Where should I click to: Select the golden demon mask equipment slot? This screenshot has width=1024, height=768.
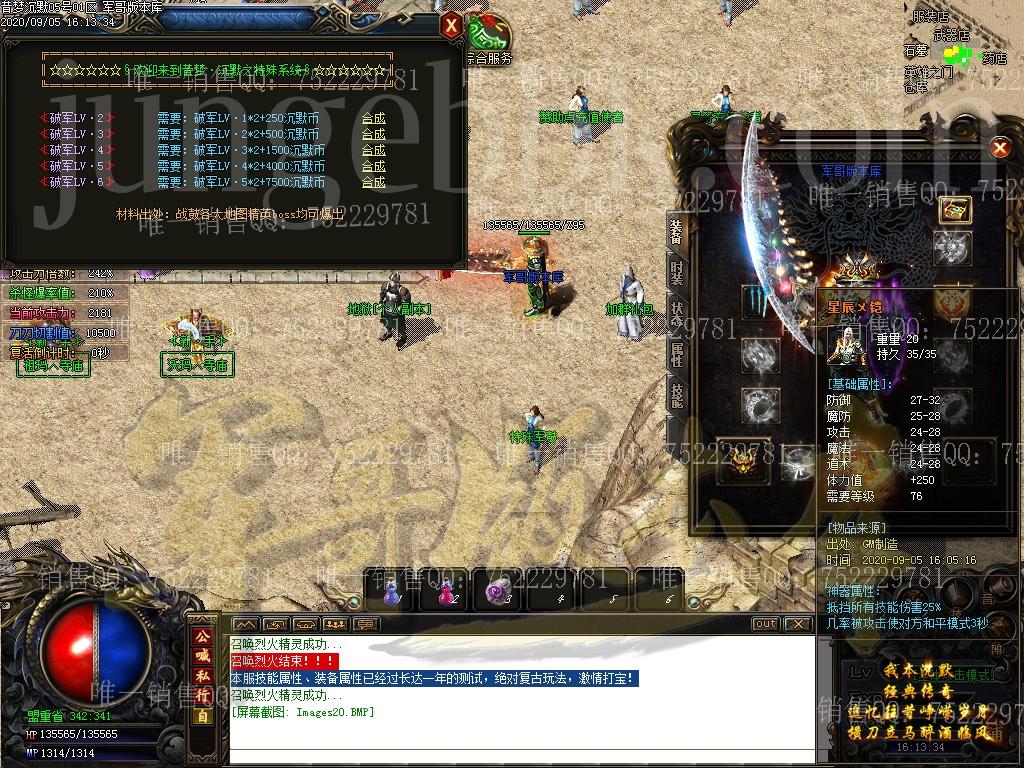743,459
